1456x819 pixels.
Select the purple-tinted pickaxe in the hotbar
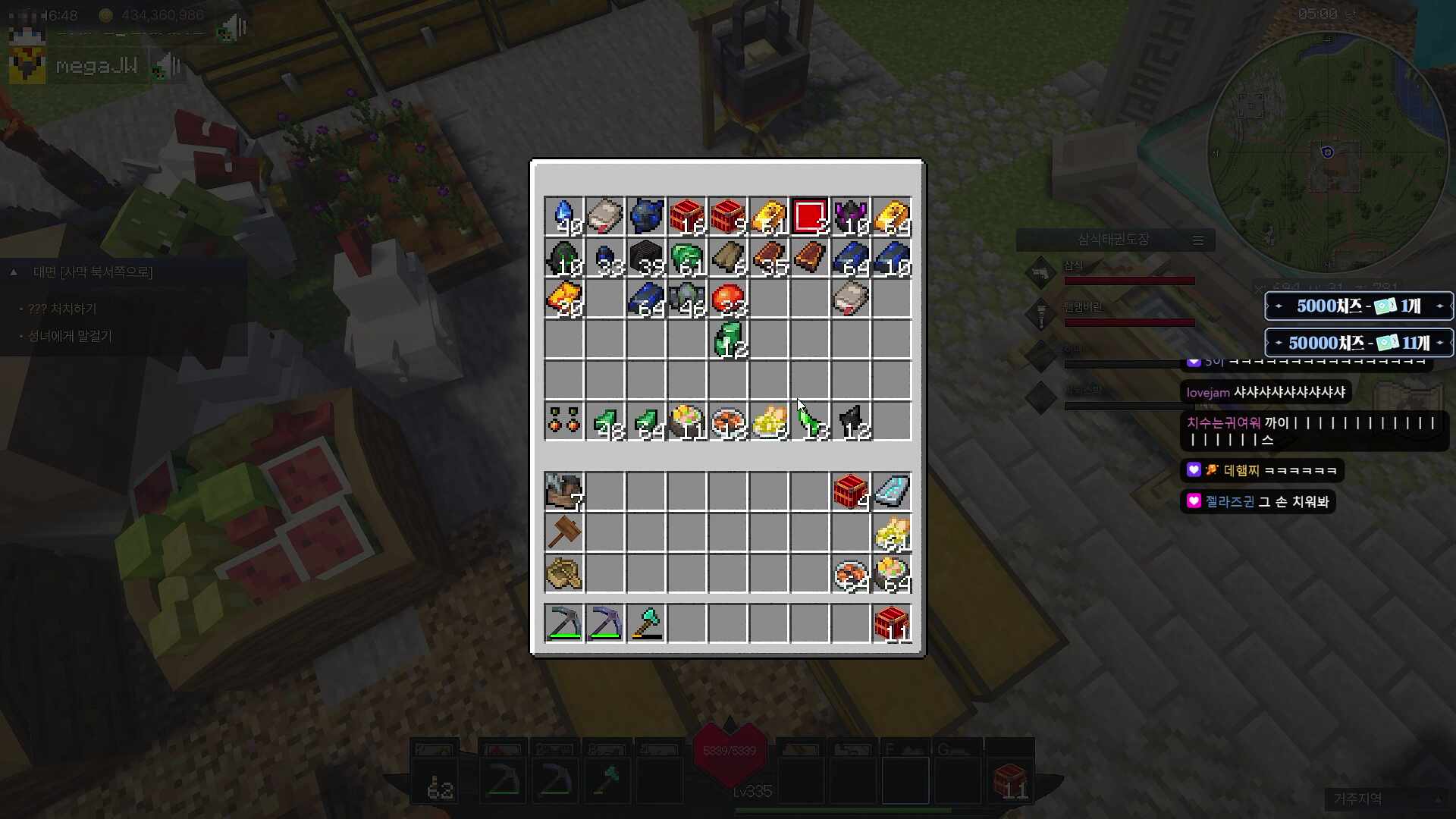click(x=605, y=623)
